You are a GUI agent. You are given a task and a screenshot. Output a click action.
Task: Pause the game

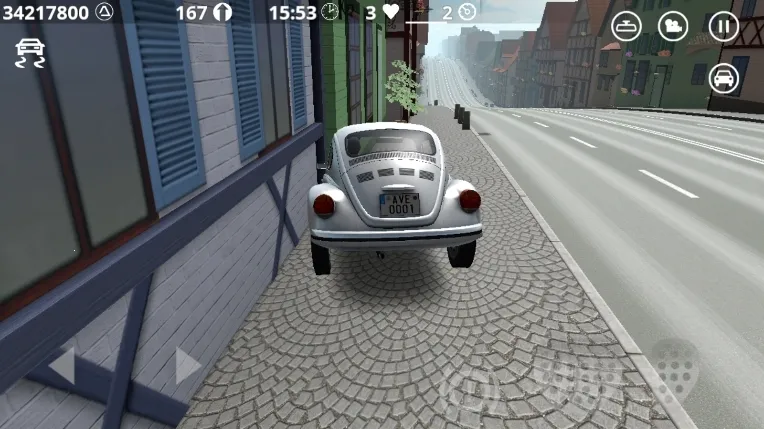coord(723,27)
